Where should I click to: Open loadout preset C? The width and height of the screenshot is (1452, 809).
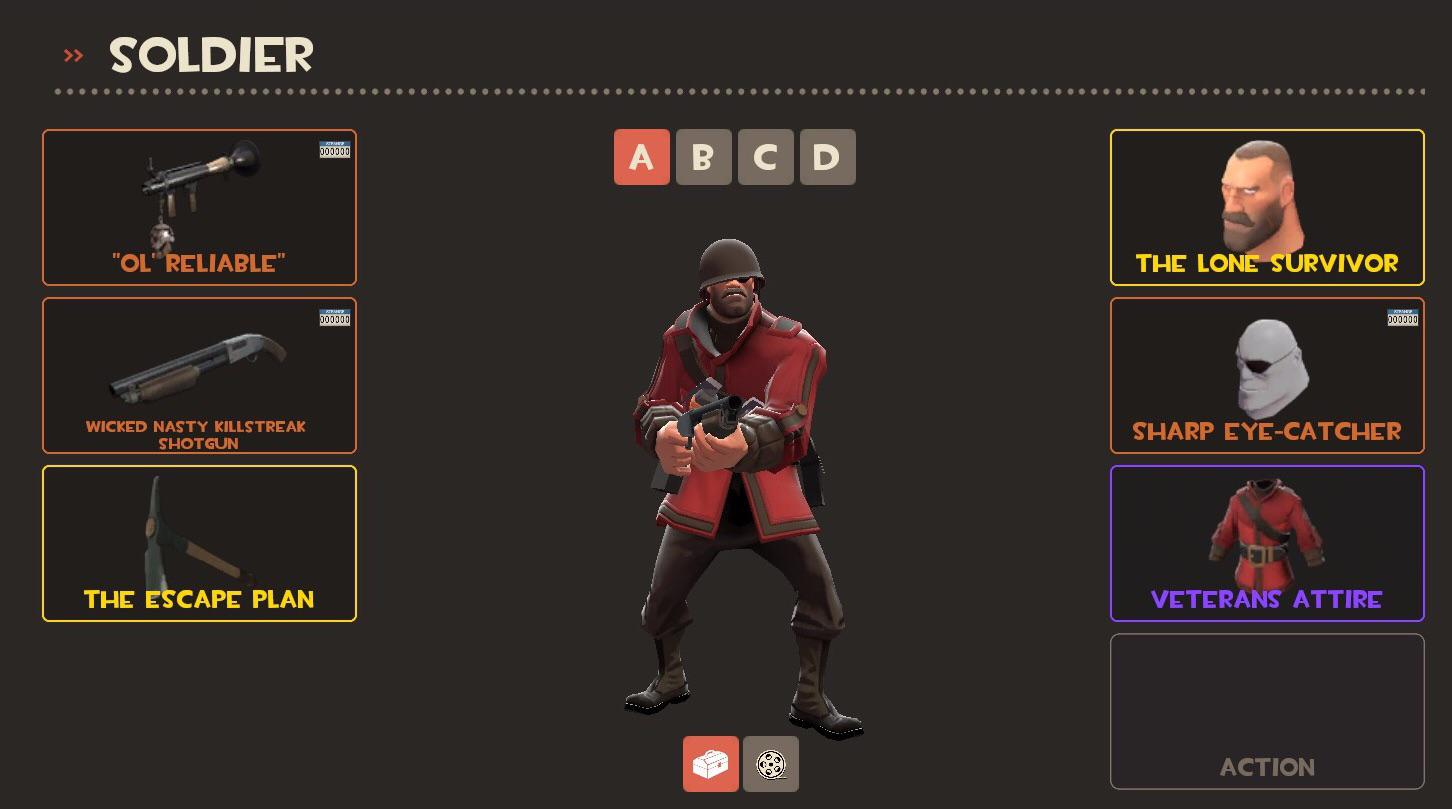[x=765, y=157]
